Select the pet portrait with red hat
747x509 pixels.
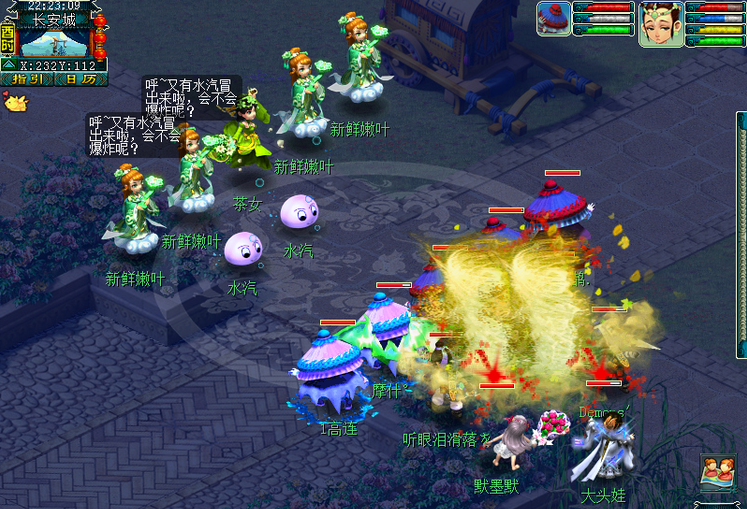[x=552, y=19]
